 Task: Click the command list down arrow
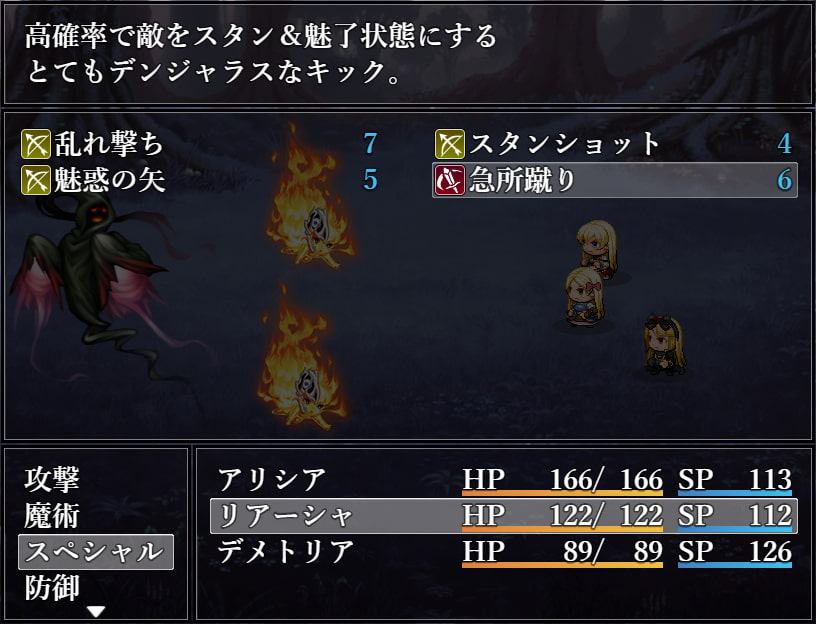click(x=96, y=611)
